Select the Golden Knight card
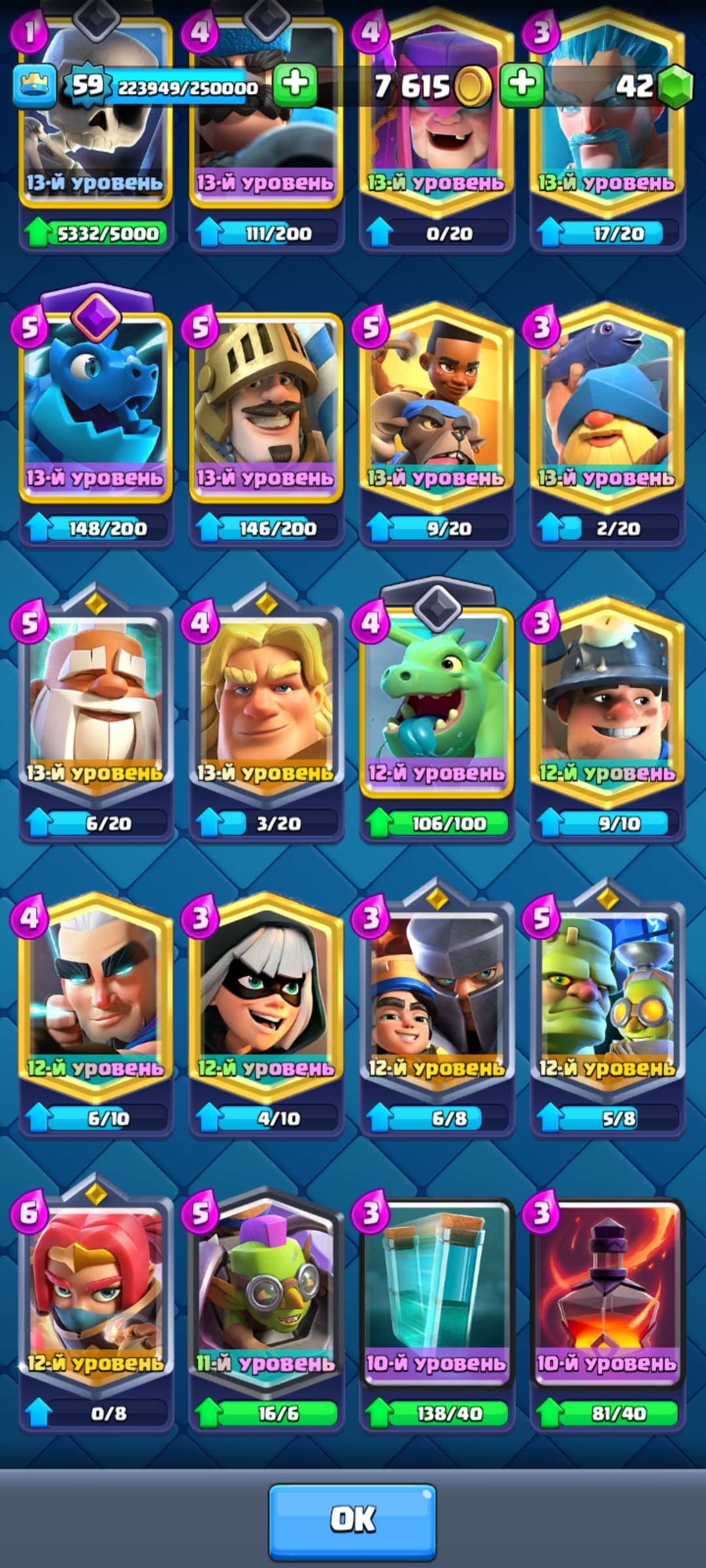This screenshot has width=706, height=1568. pos(266,699)
